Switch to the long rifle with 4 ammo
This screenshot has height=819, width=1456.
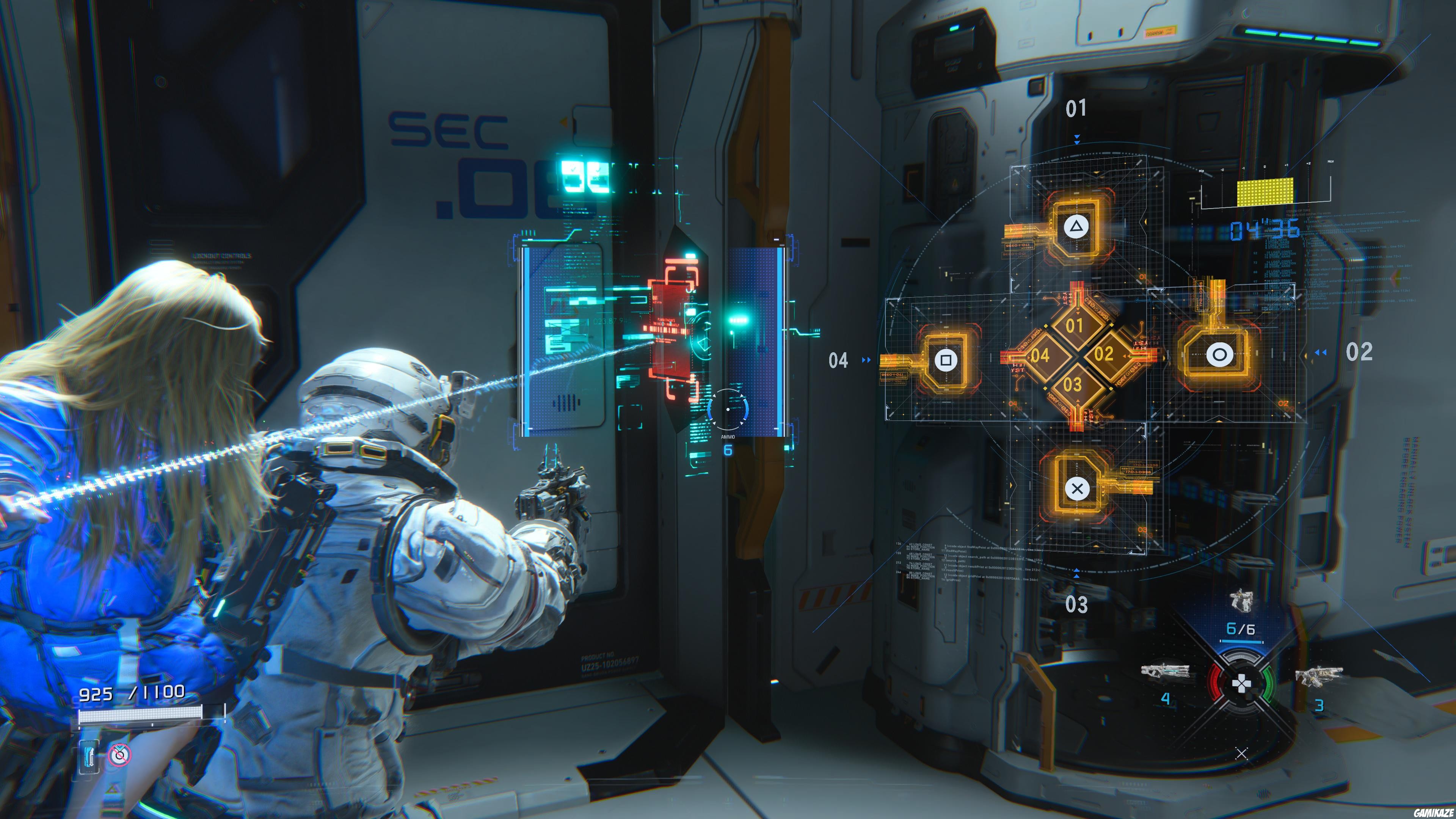pos(1165,672)
